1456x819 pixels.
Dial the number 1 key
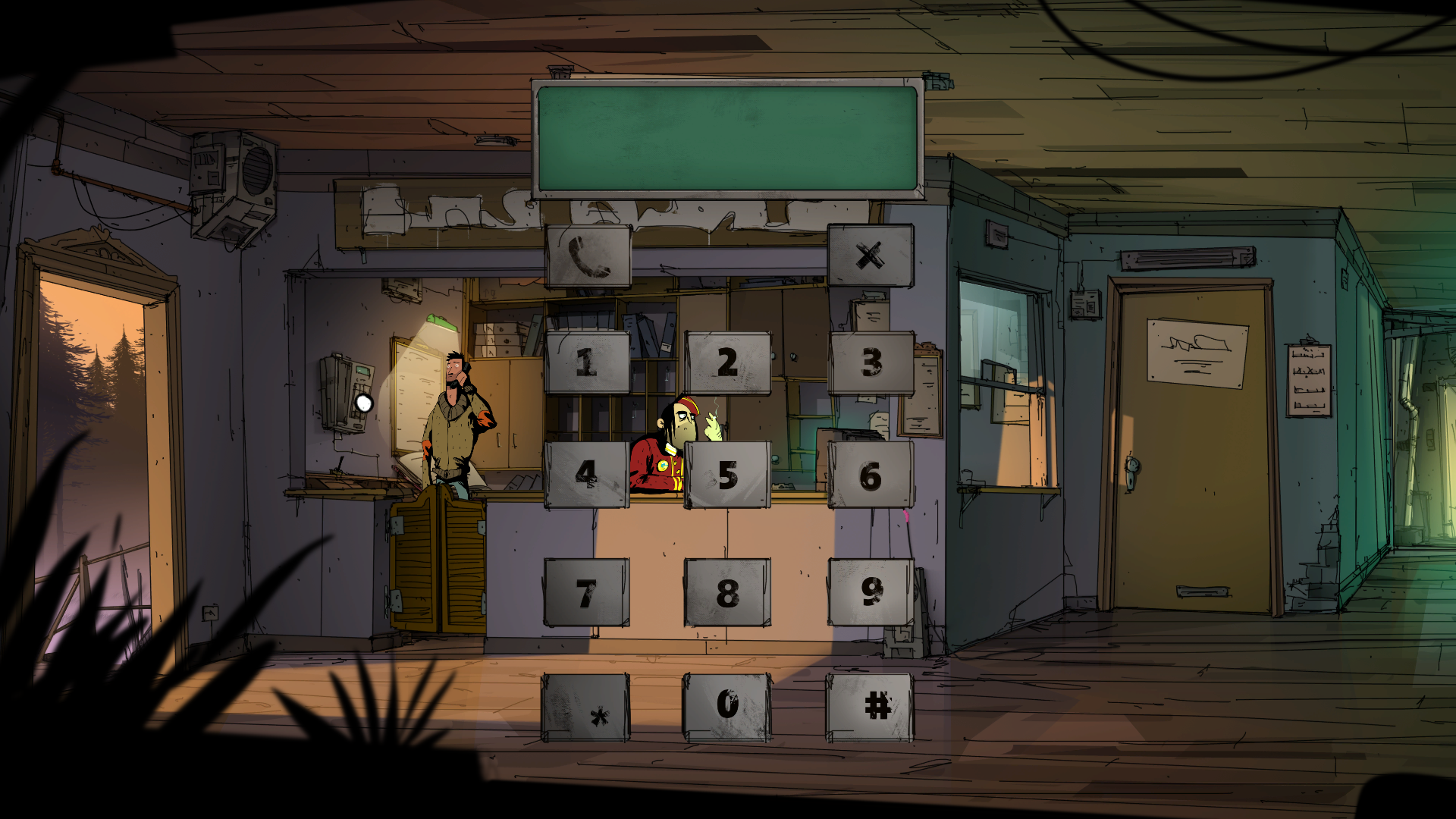click(x=587, y=362)
